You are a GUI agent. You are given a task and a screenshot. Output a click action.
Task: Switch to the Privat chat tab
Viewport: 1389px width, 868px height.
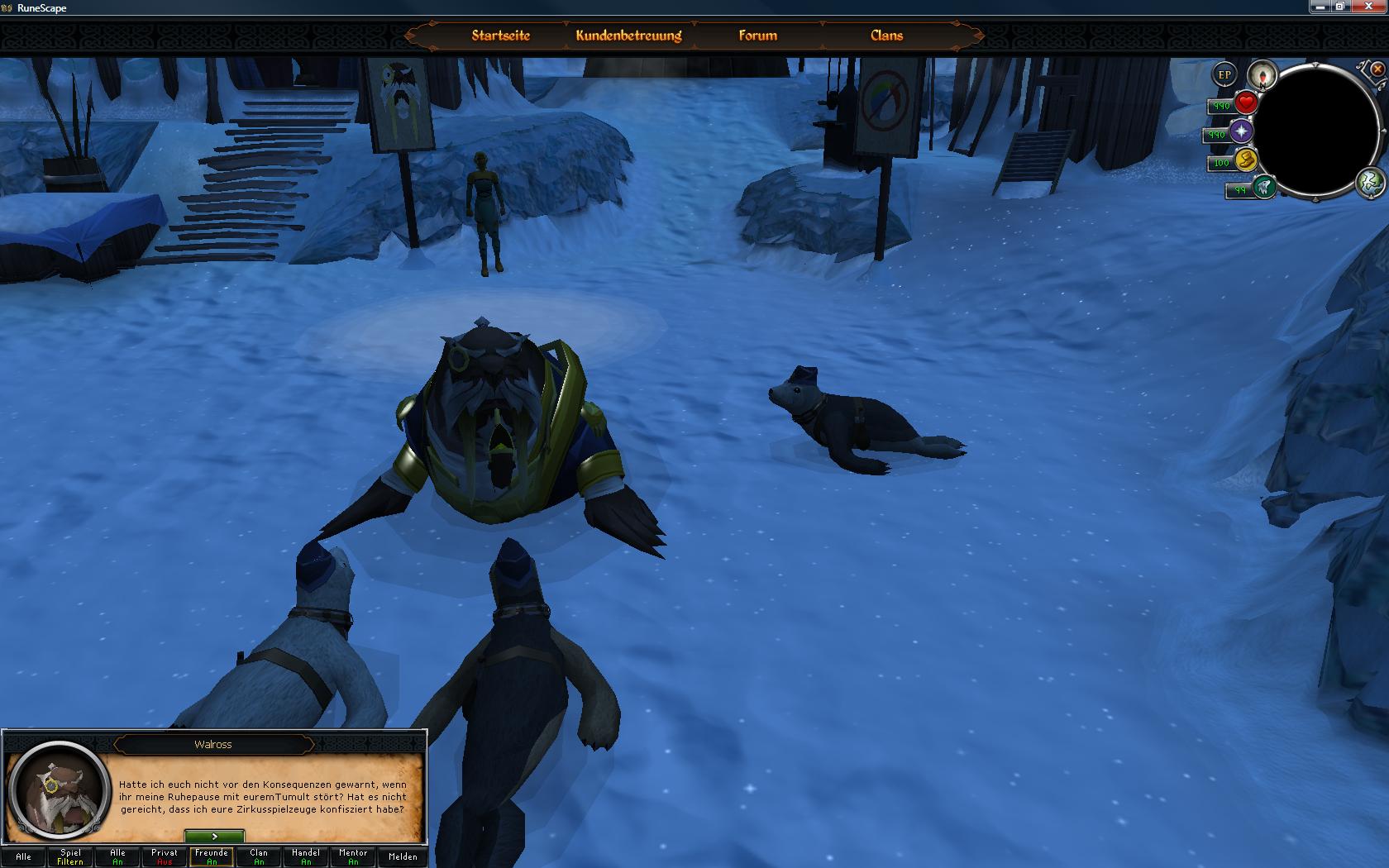pyautogui.click(x=165, y=856)
